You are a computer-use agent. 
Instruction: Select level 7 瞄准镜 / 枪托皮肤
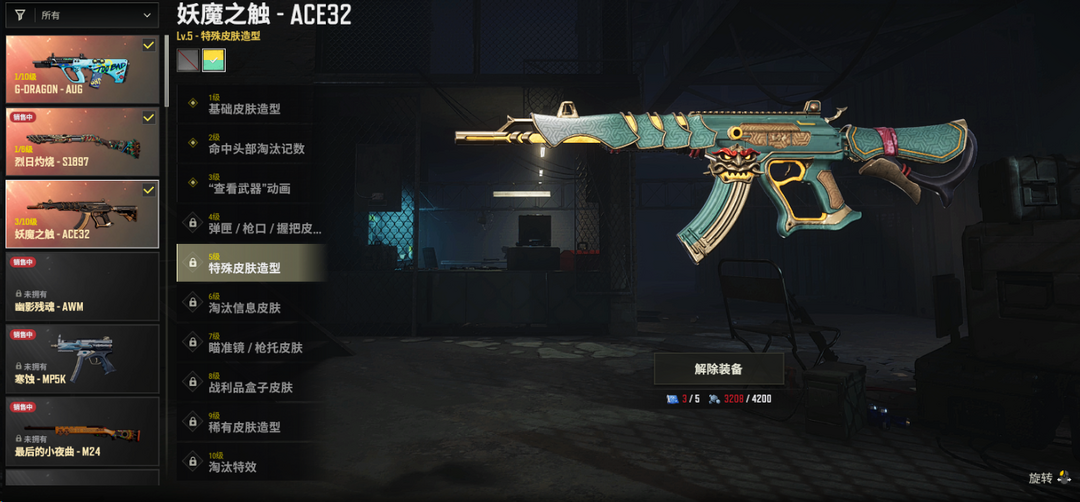[250, 343]
